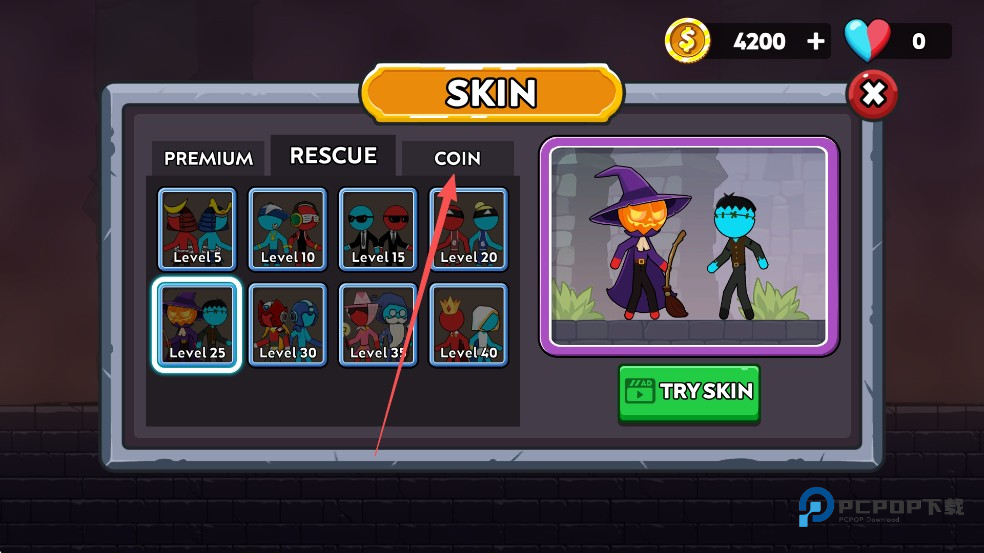This screenshot has height=553, width=984.
Task: Switch to the Coin tab
Action: (457, 158)
